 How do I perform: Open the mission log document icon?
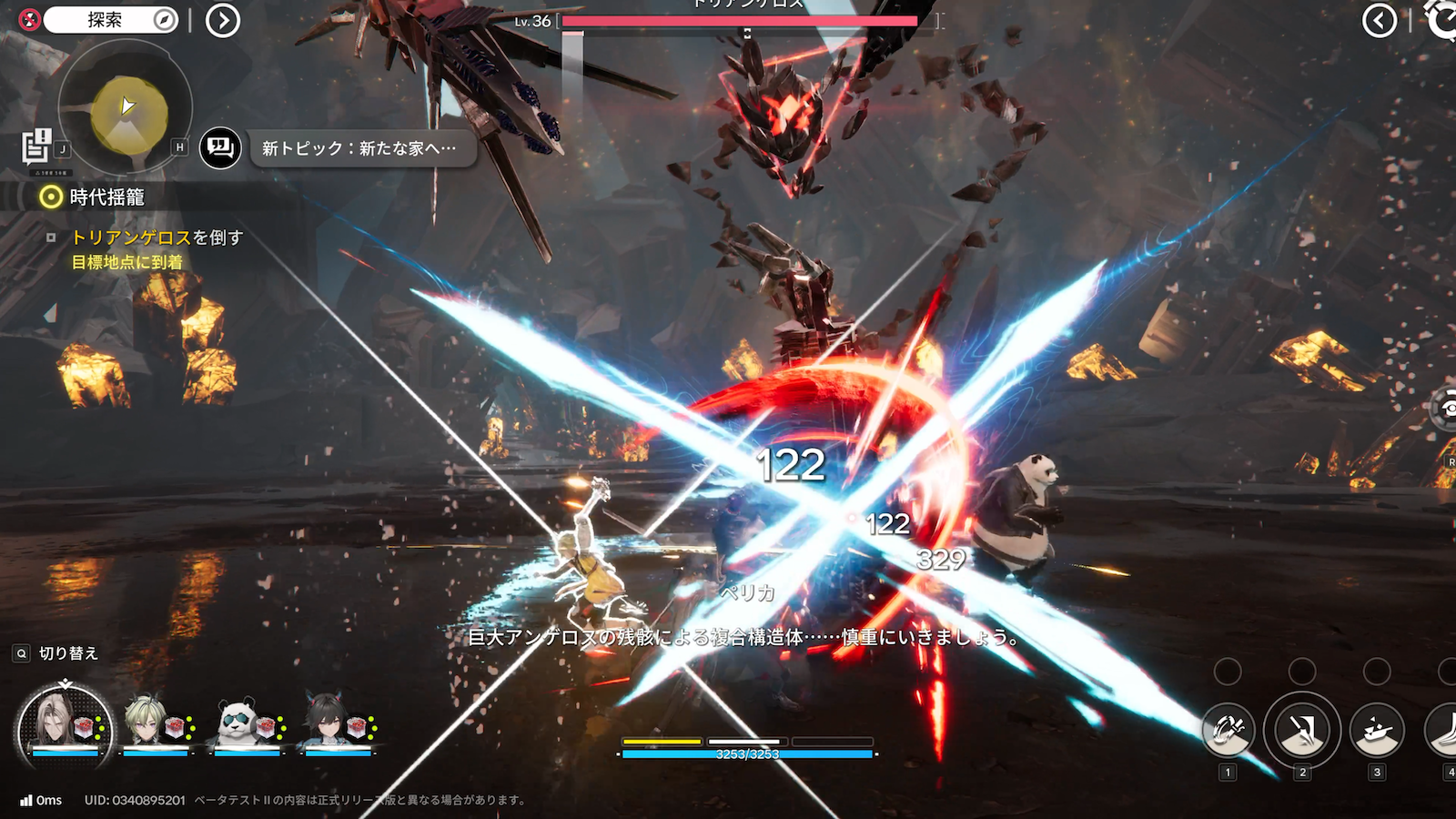tap(36, 146)
